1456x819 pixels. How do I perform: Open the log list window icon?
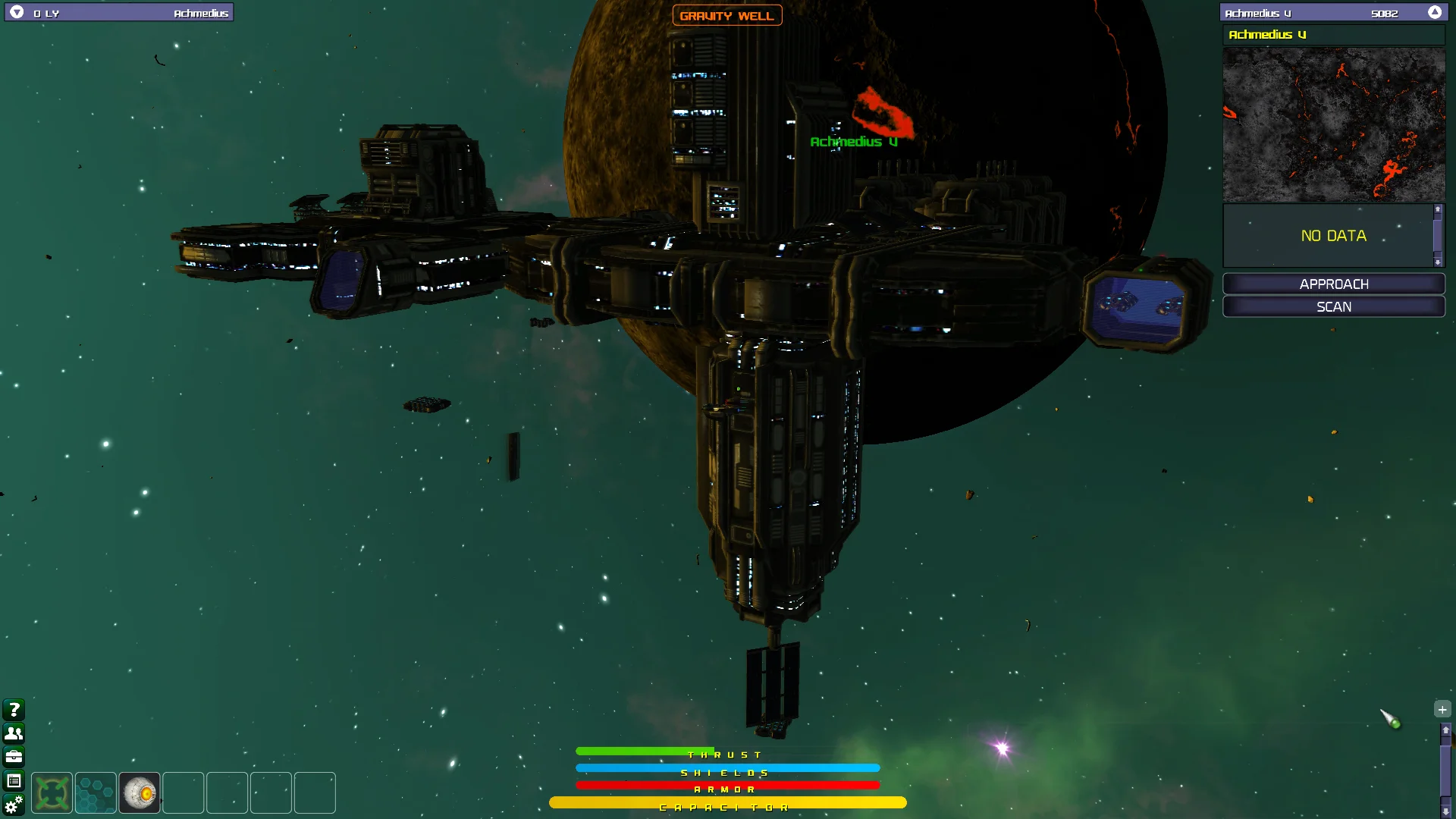tap(14, 780)
